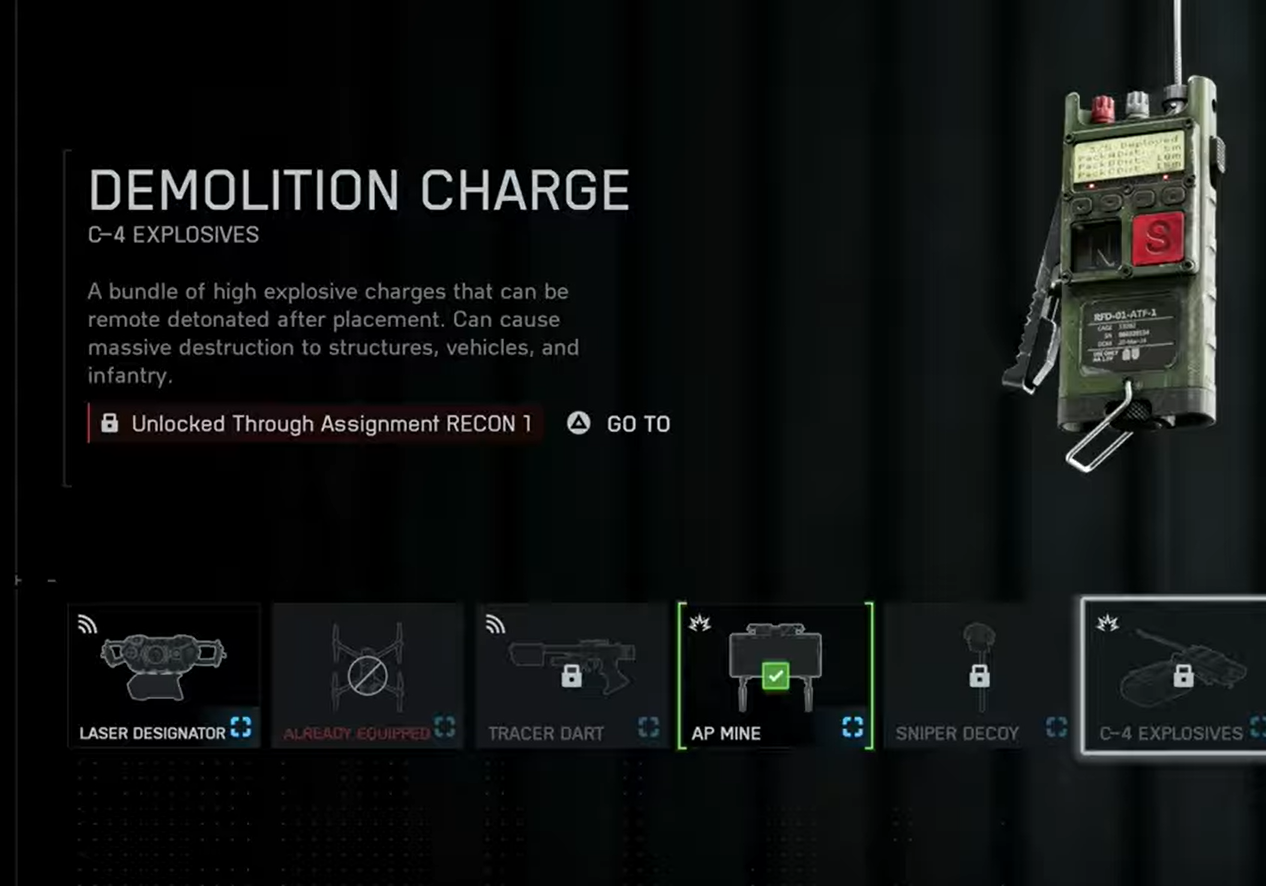Open the RECON 1 assignment unlock banner
The width and height of the screenshot is (1266, 886).
[316, 423]
